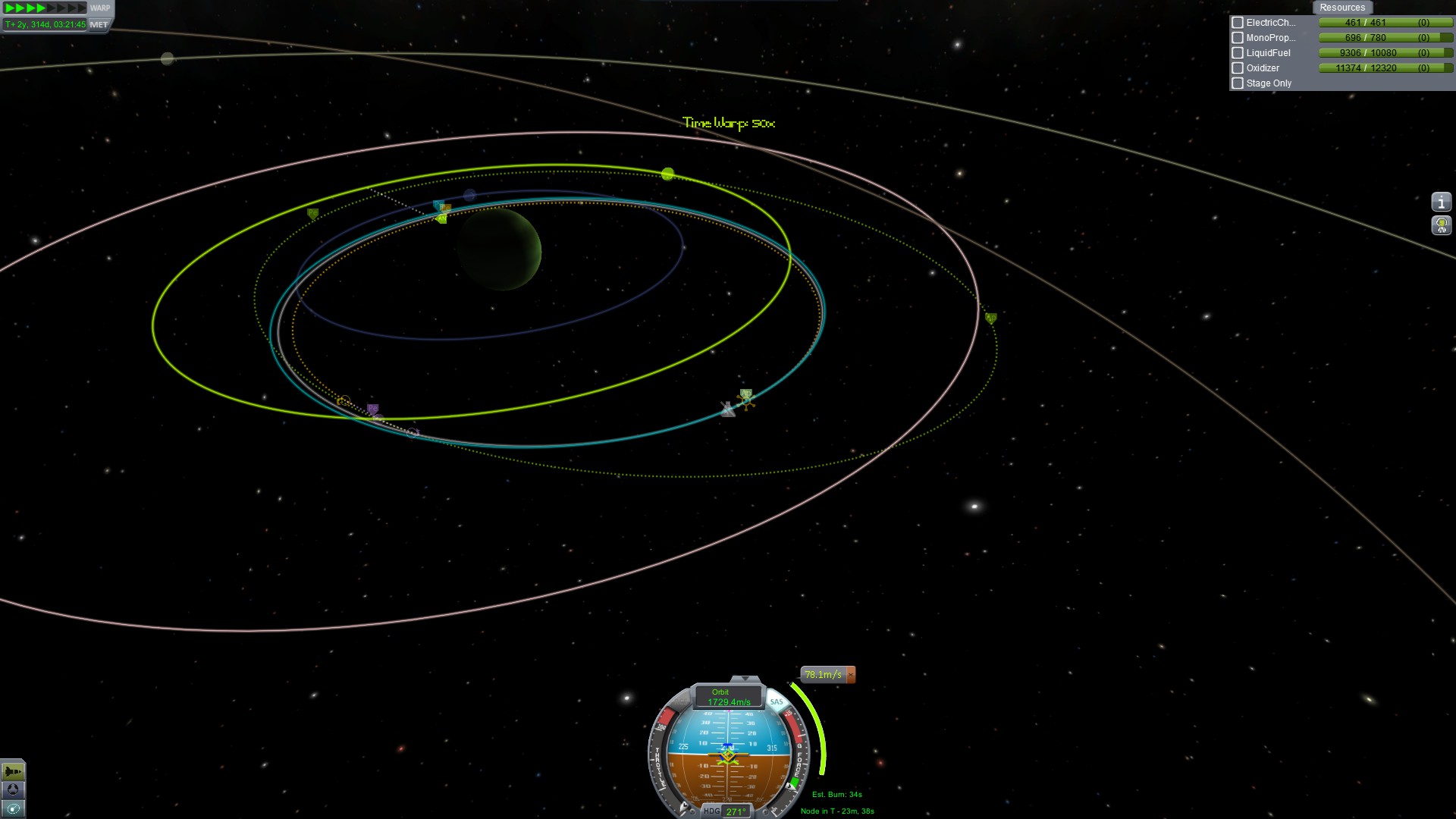Toggle the Stage Only checkbox

[1238, 83]
